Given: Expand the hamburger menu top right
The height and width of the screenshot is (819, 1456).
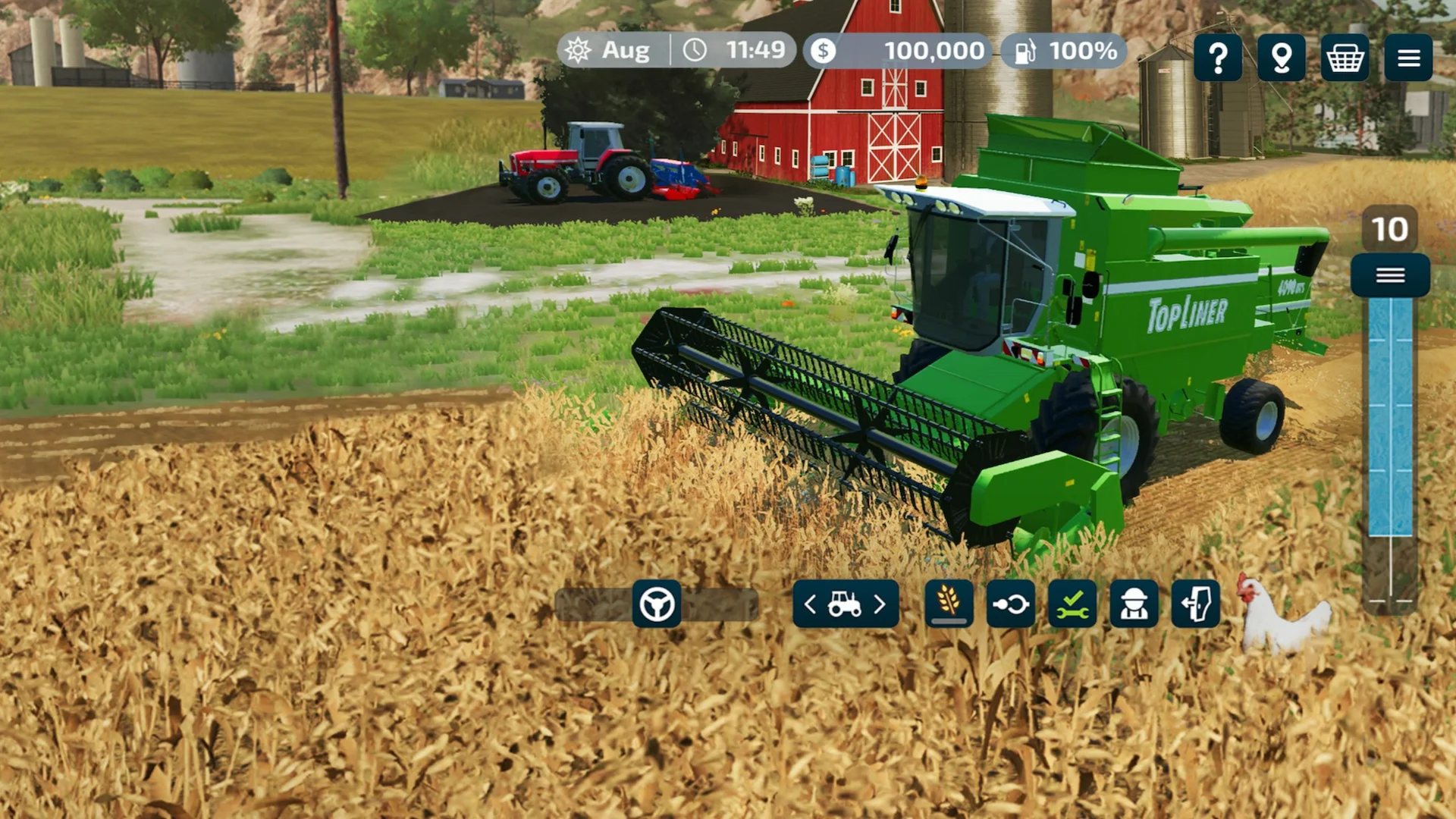Looking at the screenshot, I should coord(1407,58).
